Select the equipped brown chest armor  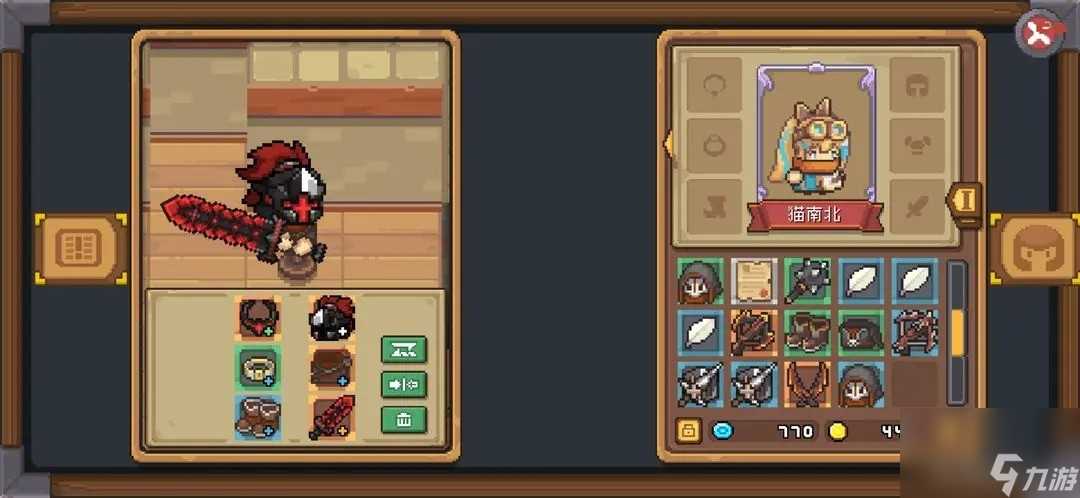tap(331, 367)
